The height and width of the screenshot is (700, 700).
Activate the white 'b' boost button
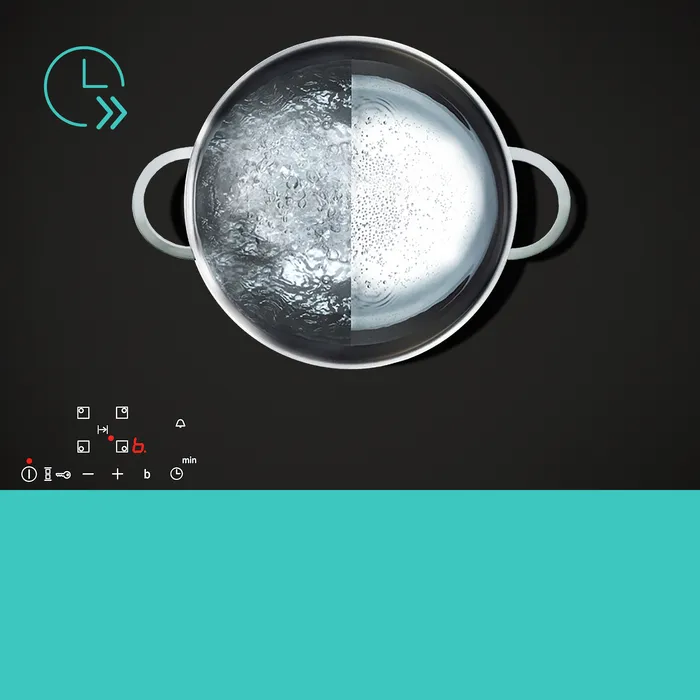click(x=147, y=474)
